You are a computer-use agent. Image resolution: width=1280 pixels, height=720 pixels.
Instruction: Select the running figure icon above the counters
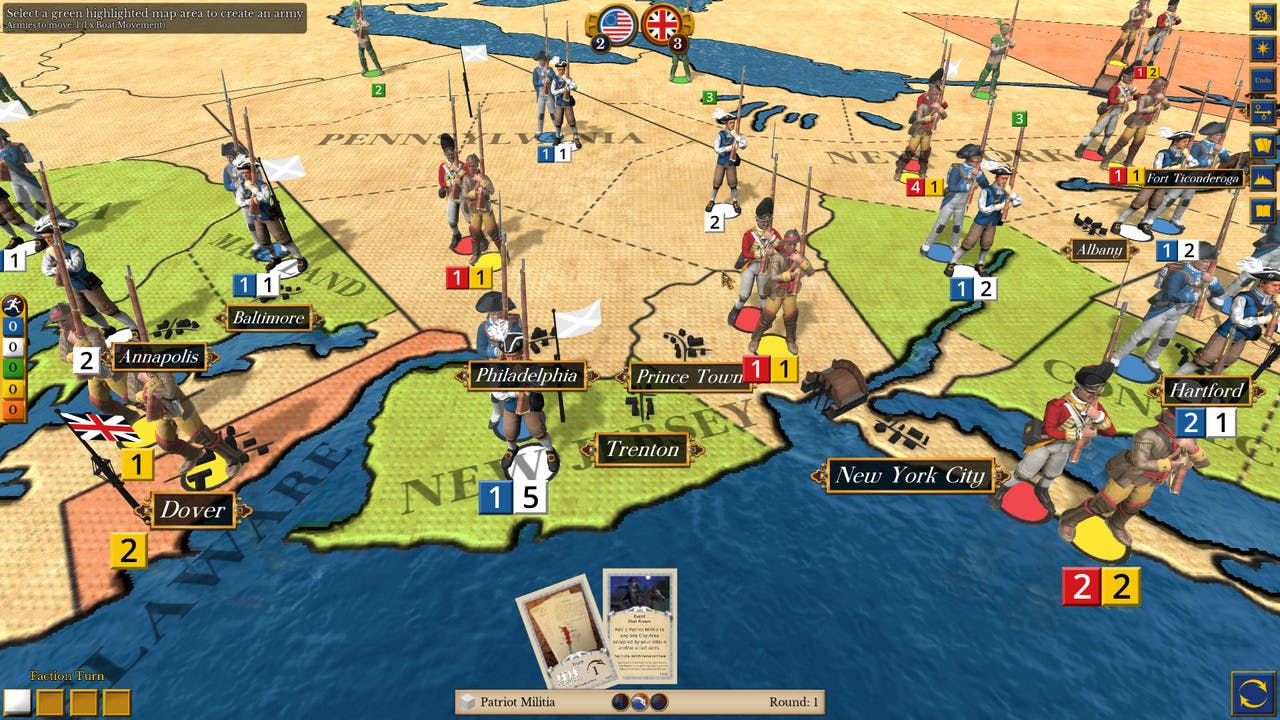[x=11, y=305]
